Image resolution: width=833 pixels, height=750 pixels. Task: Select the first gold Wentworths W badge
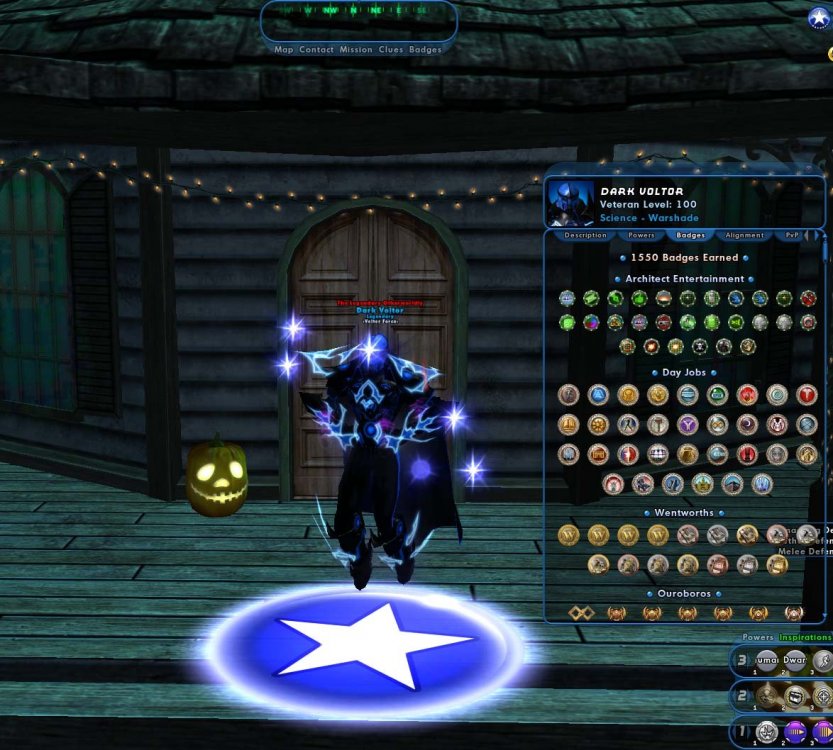tap(568, 535)
